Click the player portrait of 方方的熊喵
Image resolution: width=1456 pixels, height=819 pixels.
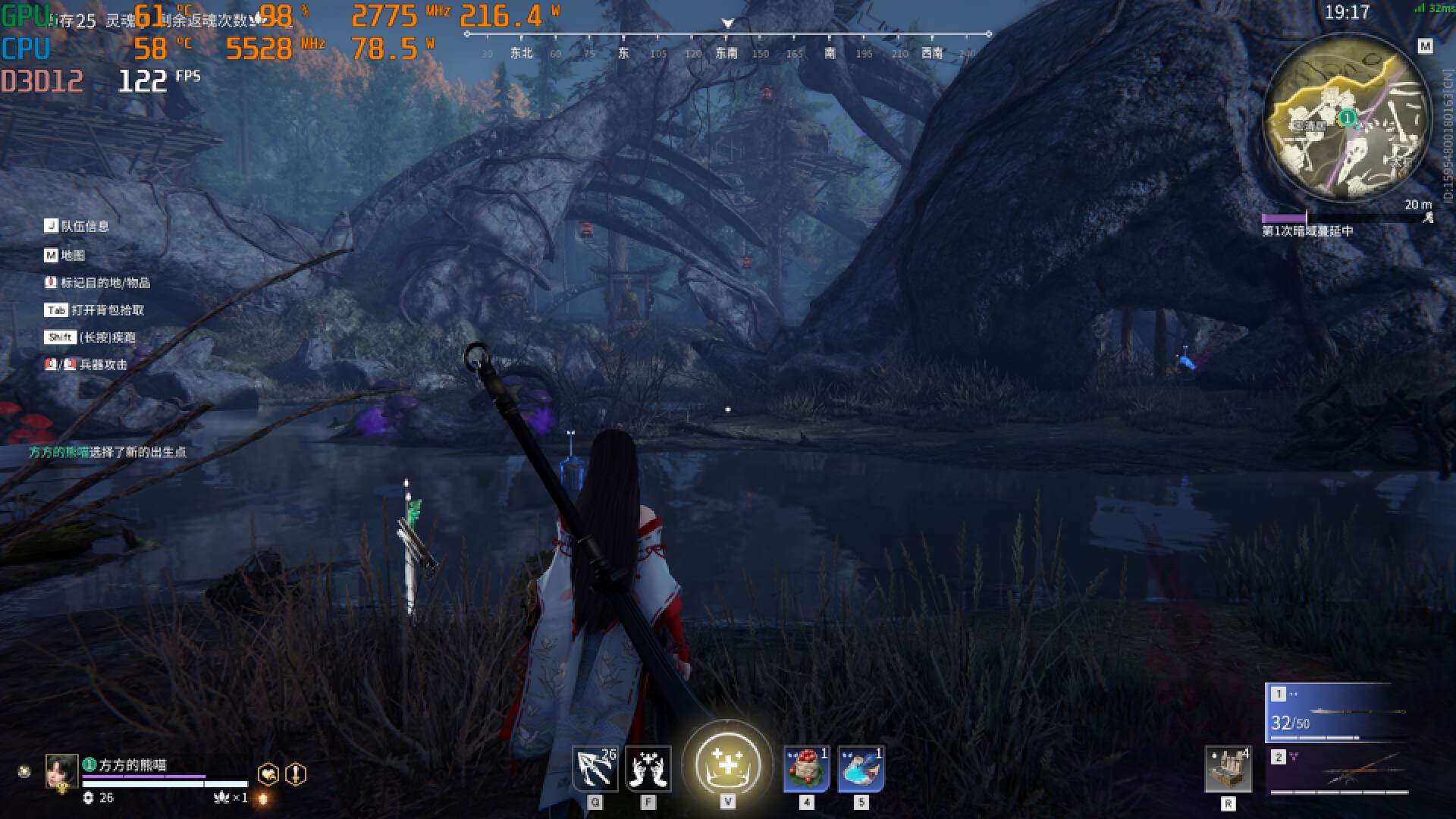point(61,772)
